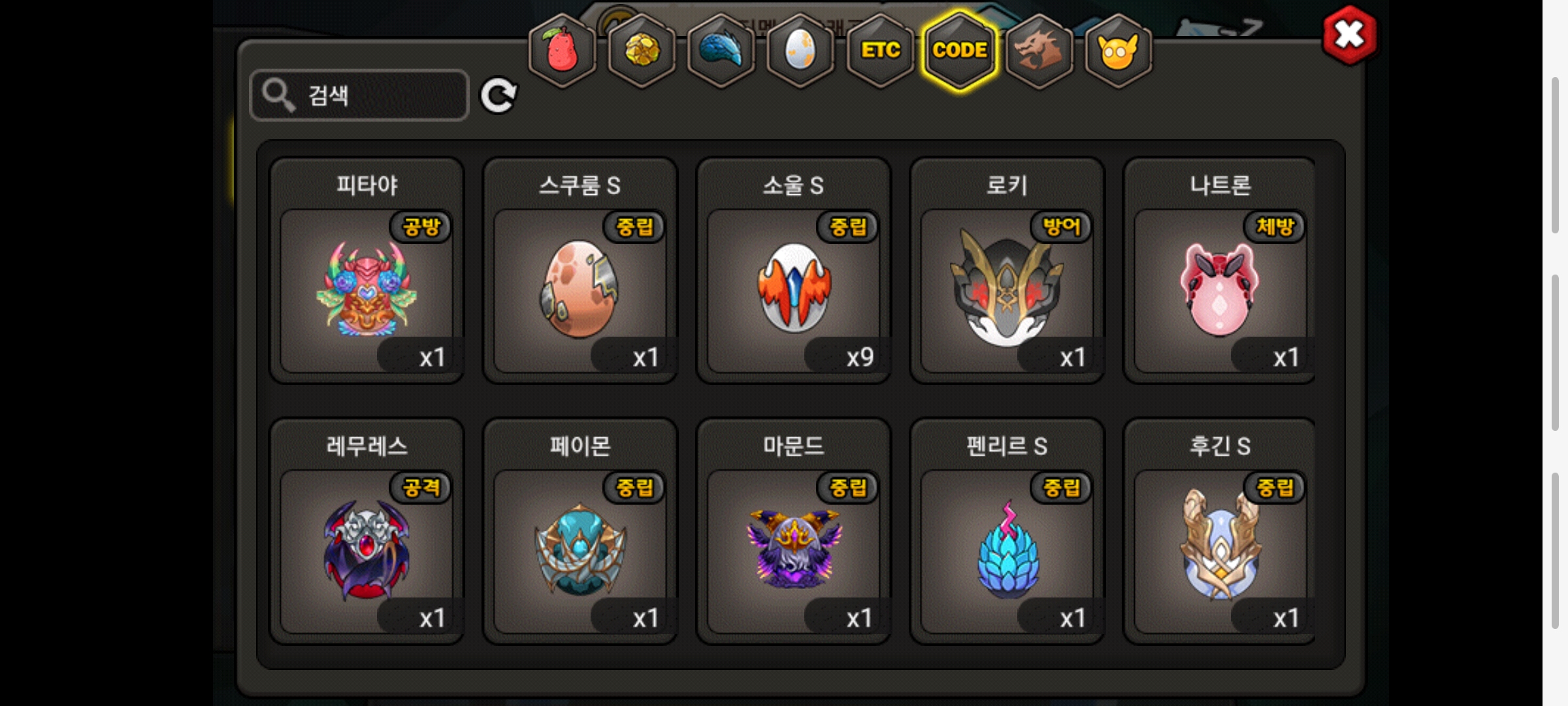Show the white egg tab

[800, 51]
